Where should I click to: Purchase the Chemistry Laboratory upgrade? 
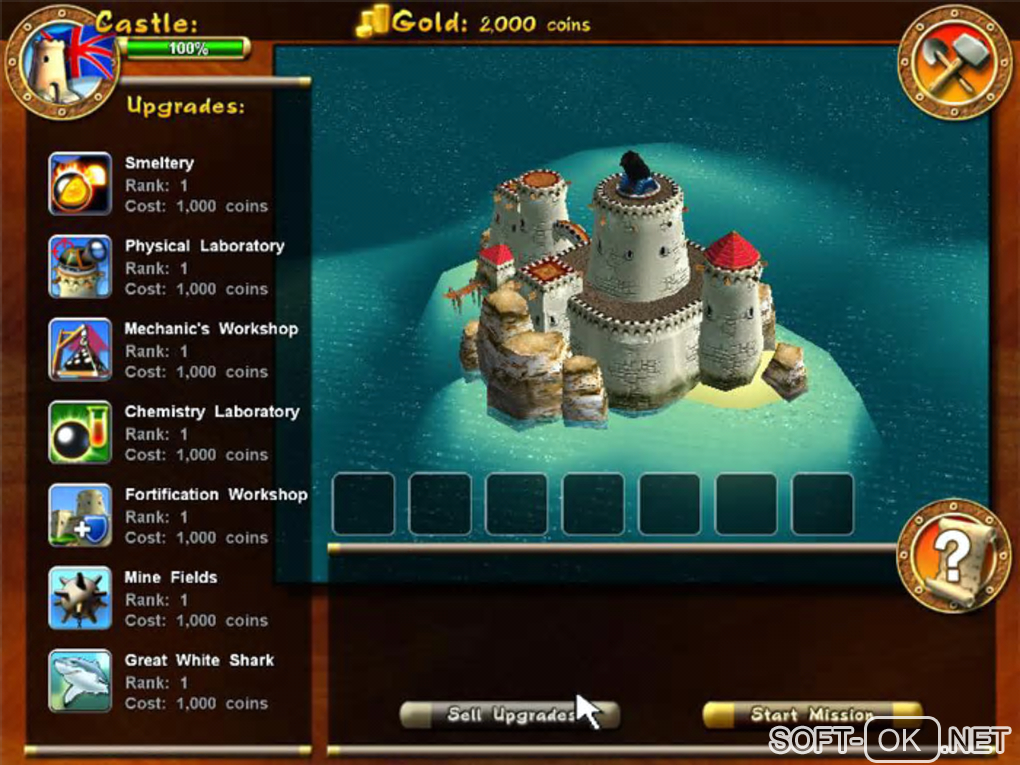tap(80, 433)
